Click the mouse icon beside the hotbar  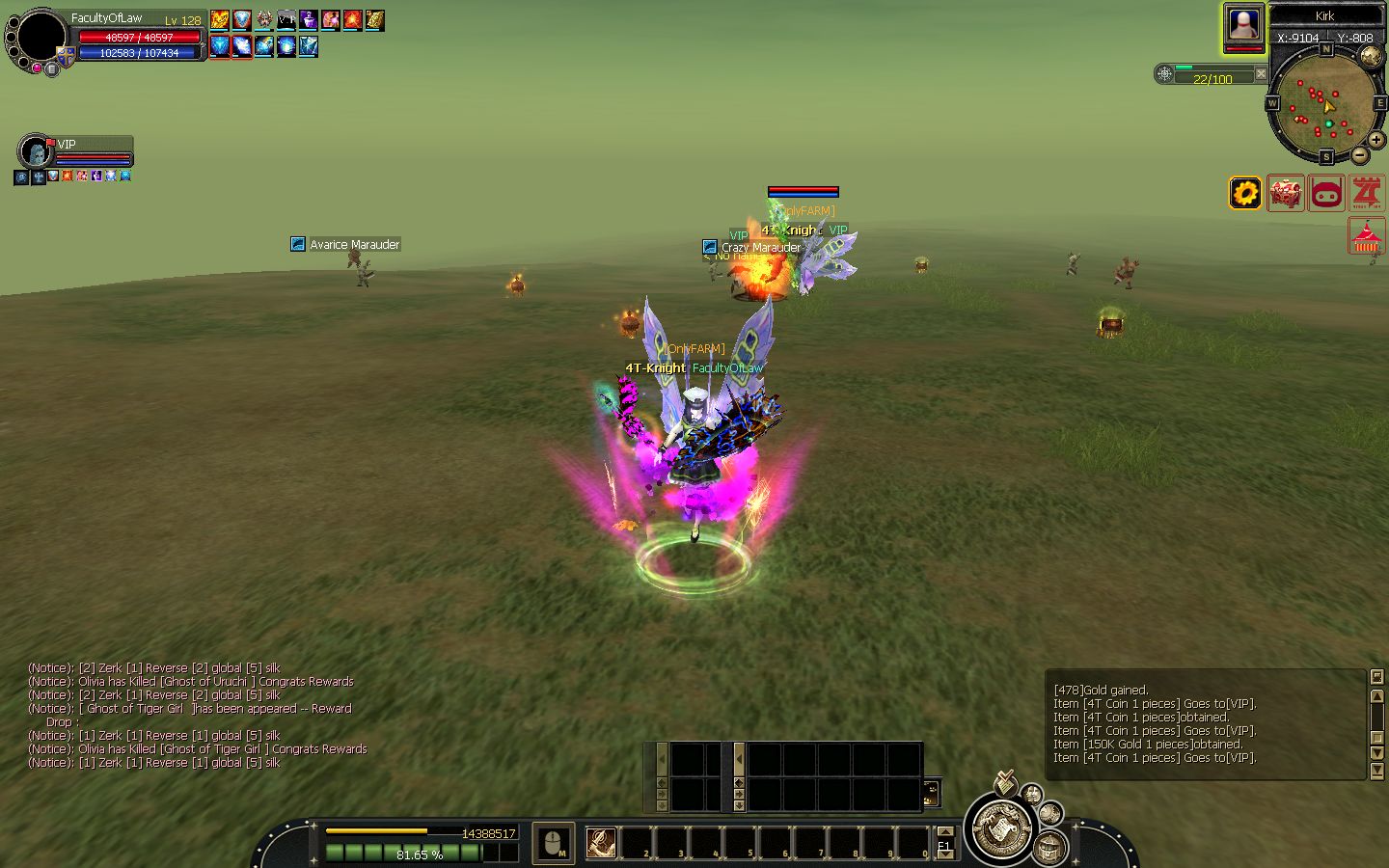coord(554,844)
